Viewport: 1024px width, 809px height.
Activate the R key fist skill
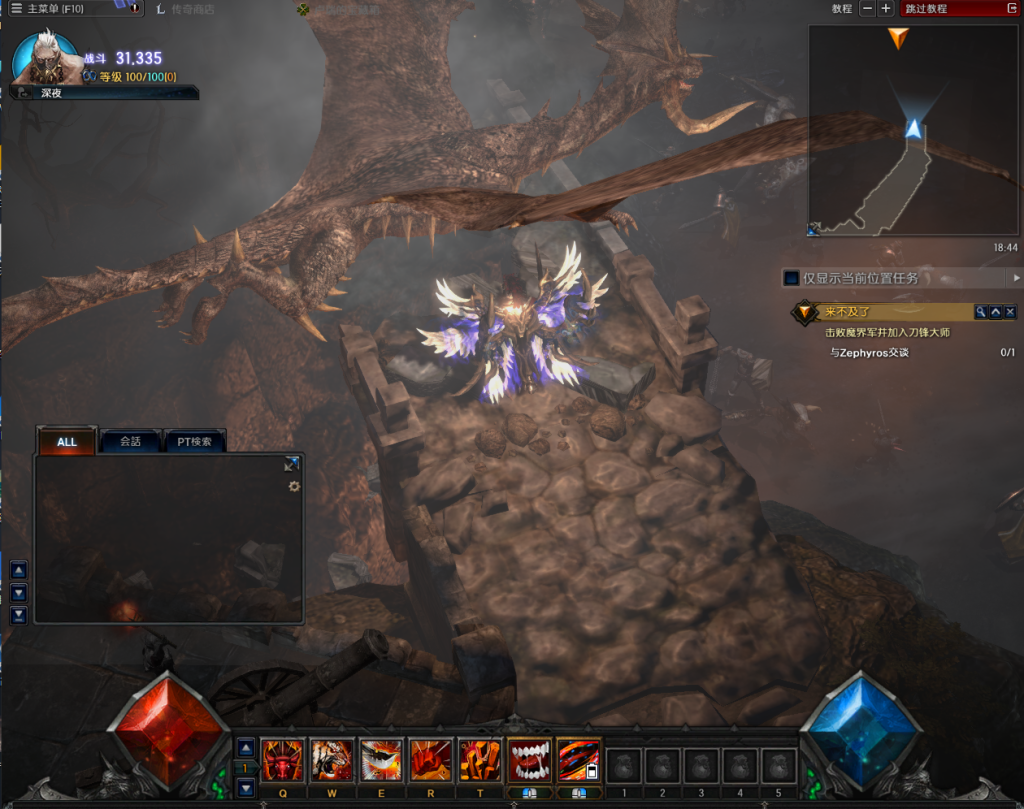tap(430, 761)
